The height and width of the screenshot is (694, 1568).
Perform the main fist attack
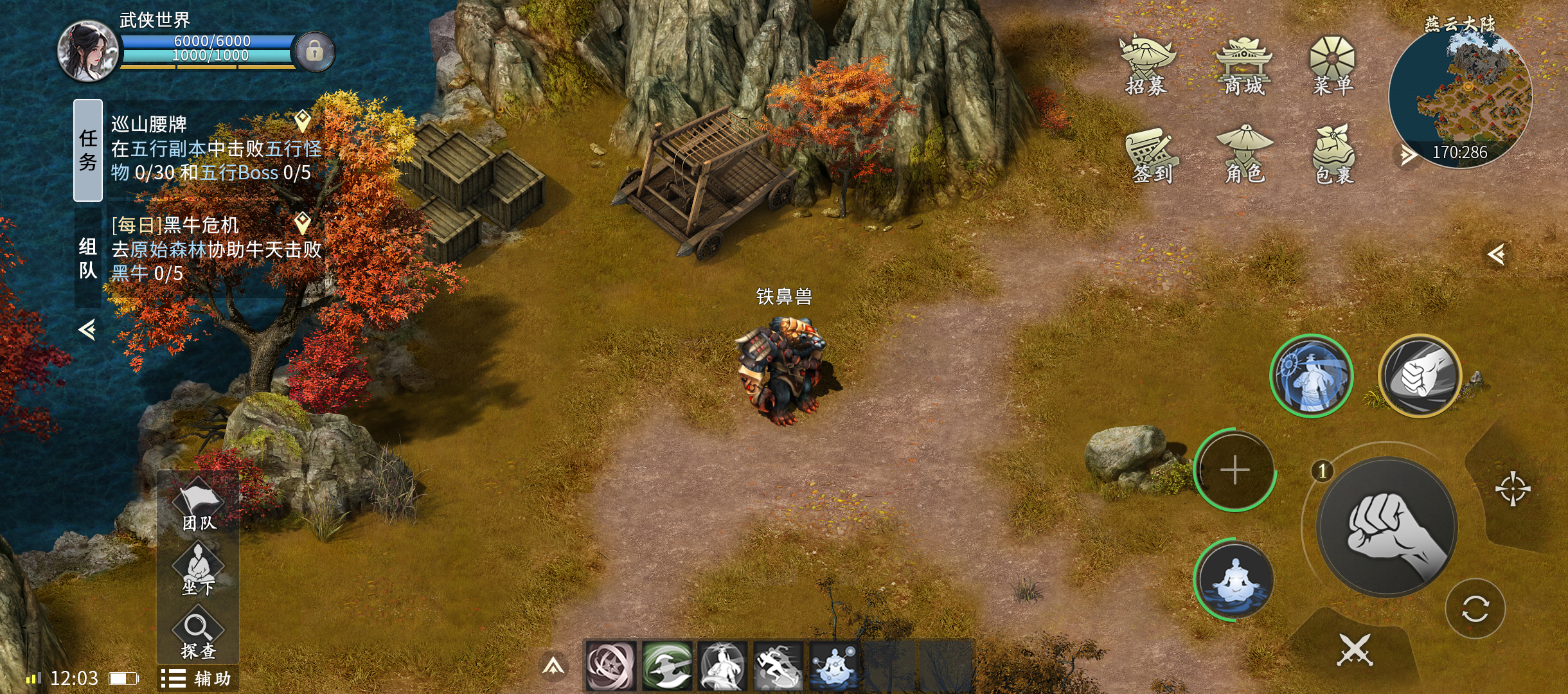pos(1387,527)
